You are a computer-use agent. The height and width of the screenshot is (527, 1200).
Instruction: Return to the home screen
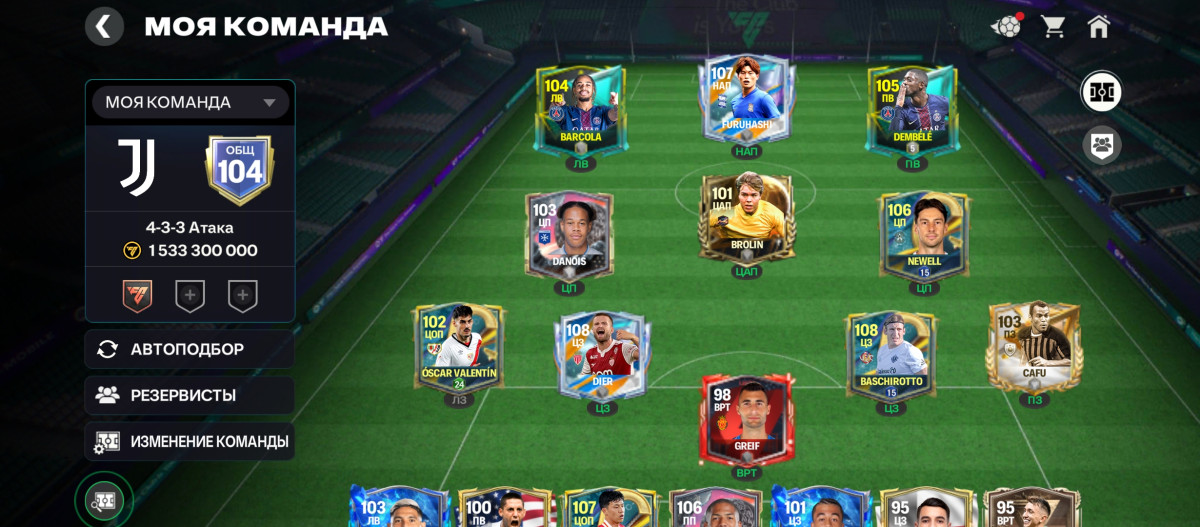tap(1099, 26)
